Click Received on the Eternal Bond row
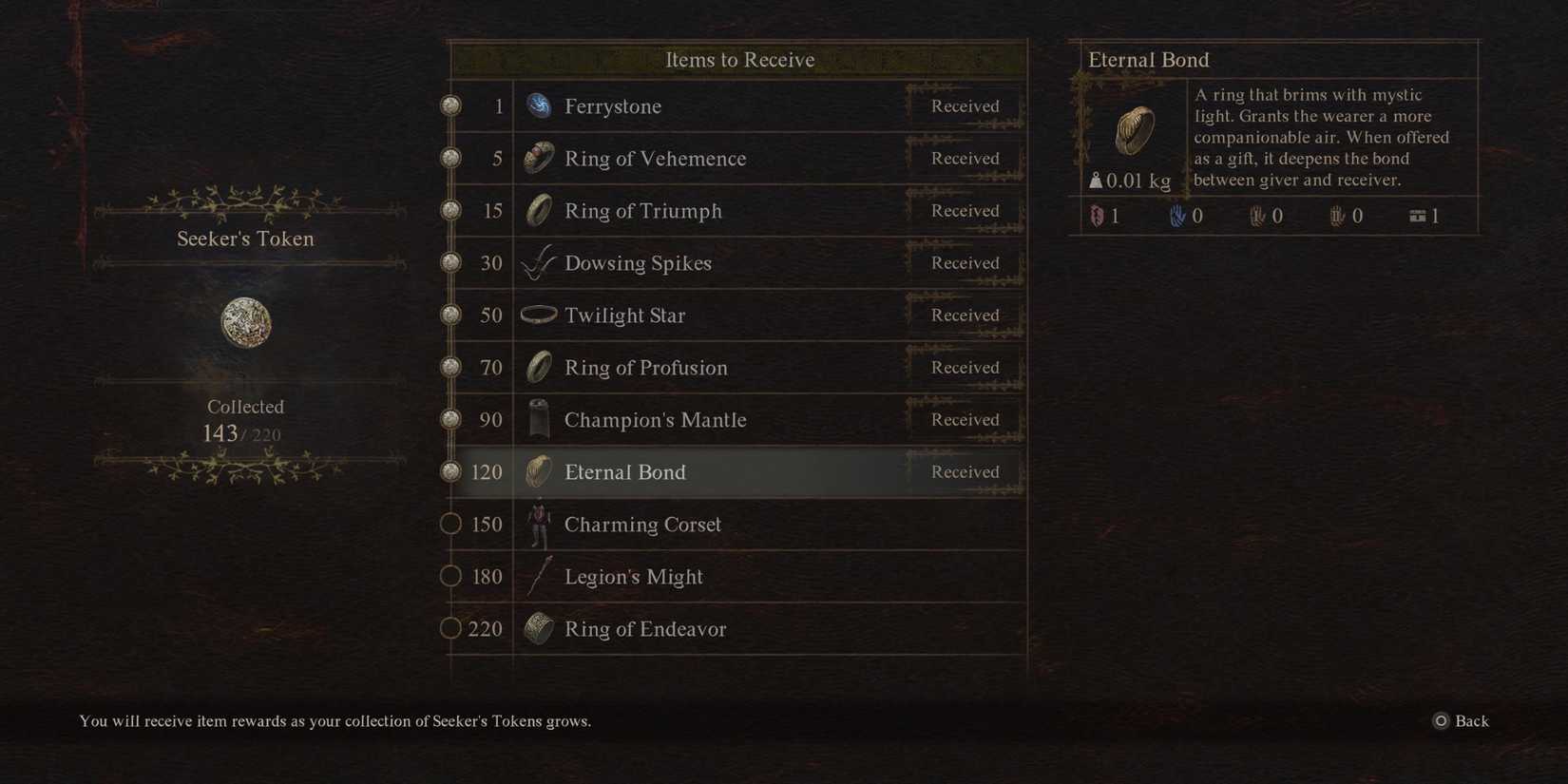This screenshot has width=1568, height=784. pyautogui.click(x=964, y=471)
